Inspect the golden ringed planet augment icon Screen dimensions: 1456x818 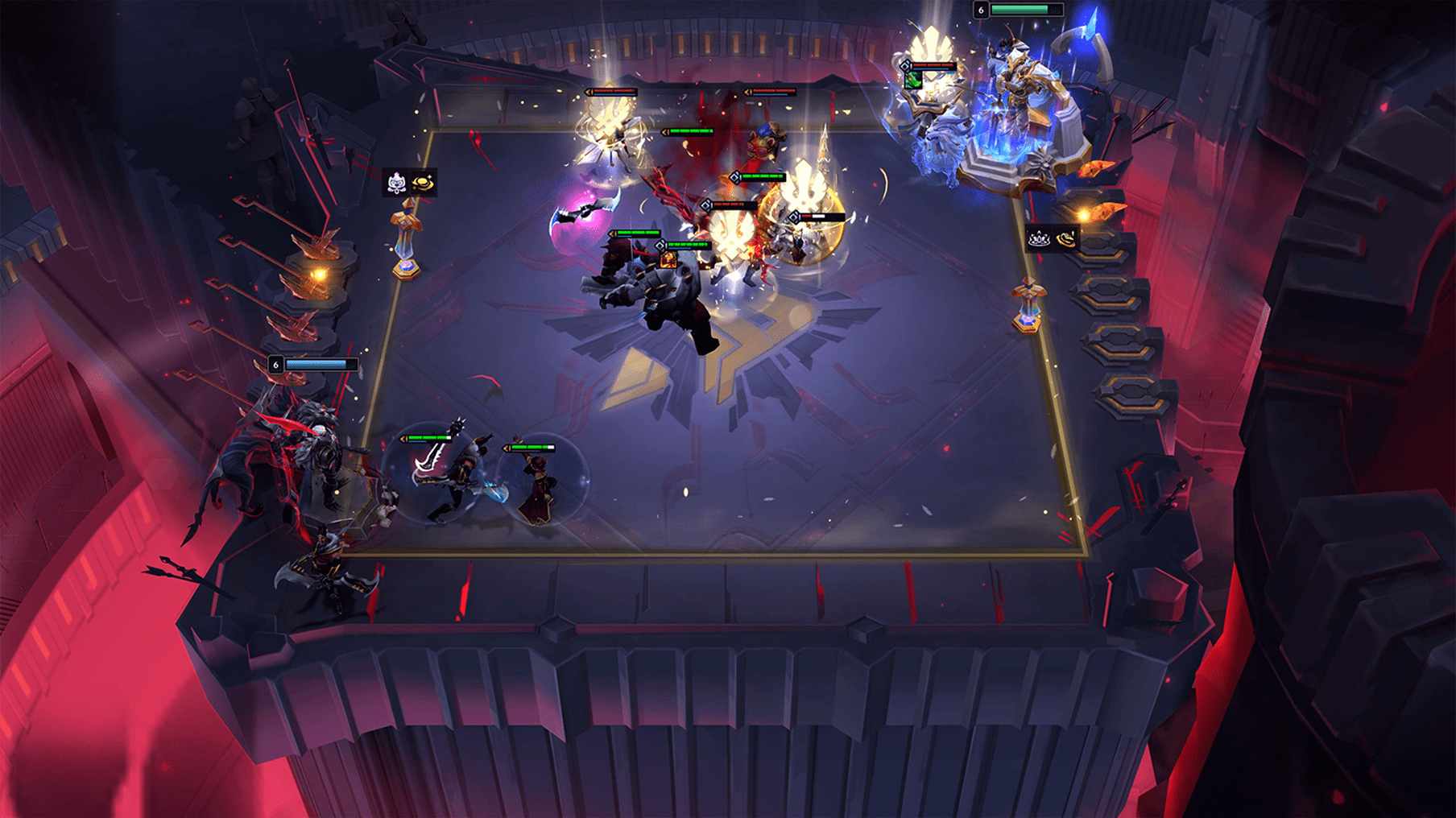[424, 184]
